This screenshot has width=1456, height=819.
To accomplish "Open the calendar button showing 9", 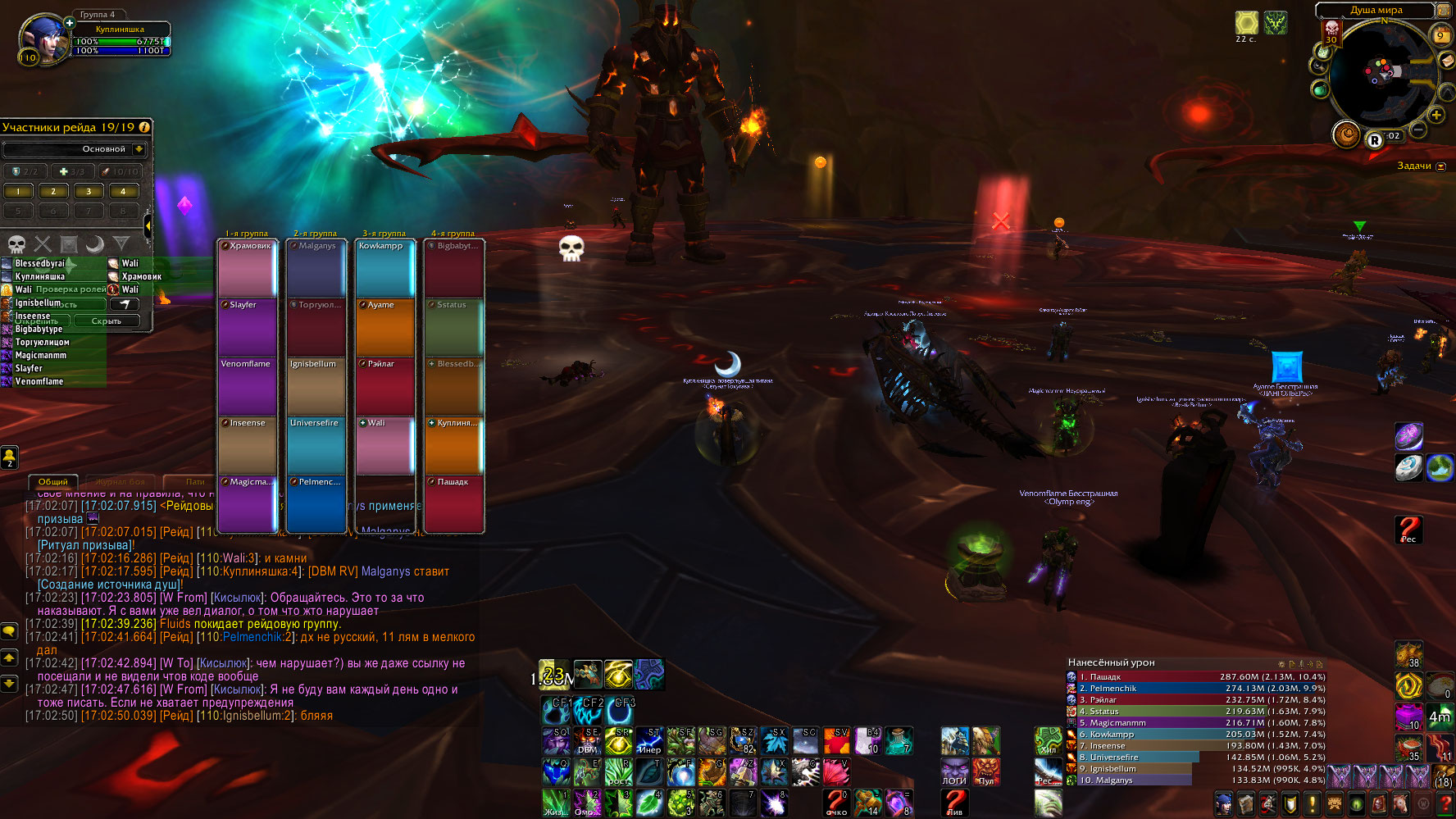I will pos(1440,35).
